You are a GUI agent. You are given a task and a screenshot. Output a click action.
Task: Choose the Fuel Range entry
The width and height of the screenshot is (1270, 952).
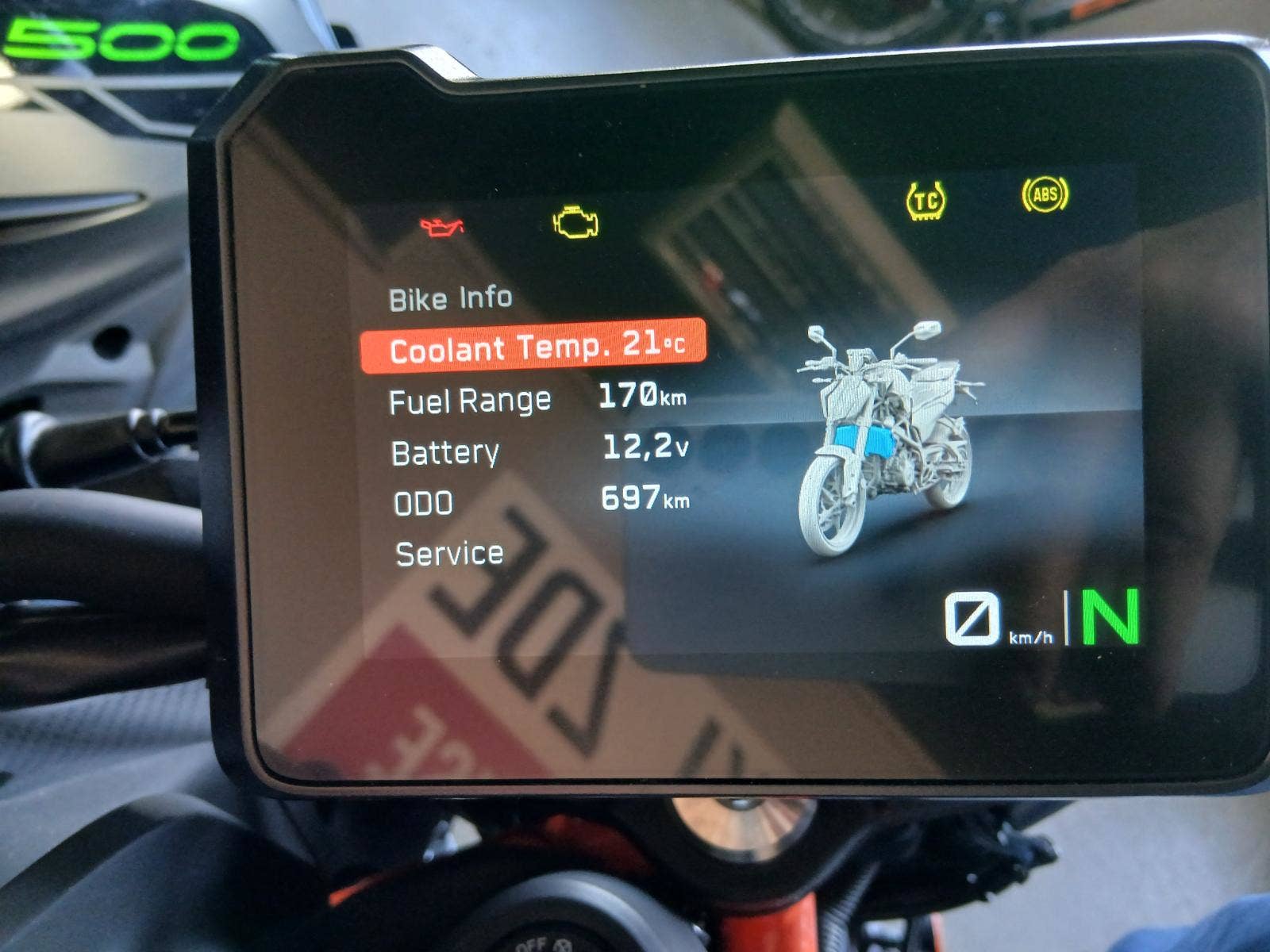[x=537, y=398]
